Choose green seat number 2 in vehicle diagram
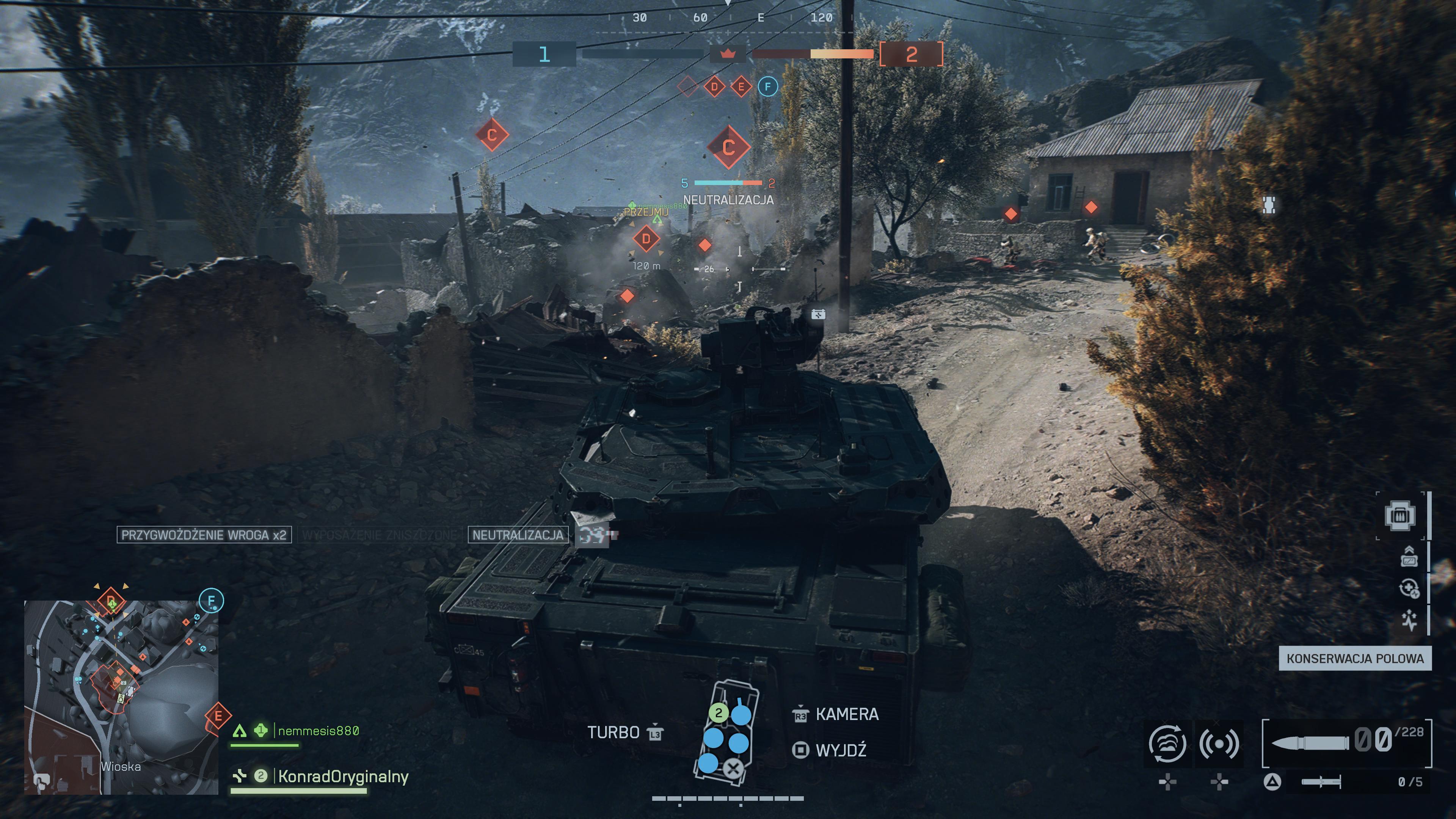1456x819 pixels. coord(719,713)
